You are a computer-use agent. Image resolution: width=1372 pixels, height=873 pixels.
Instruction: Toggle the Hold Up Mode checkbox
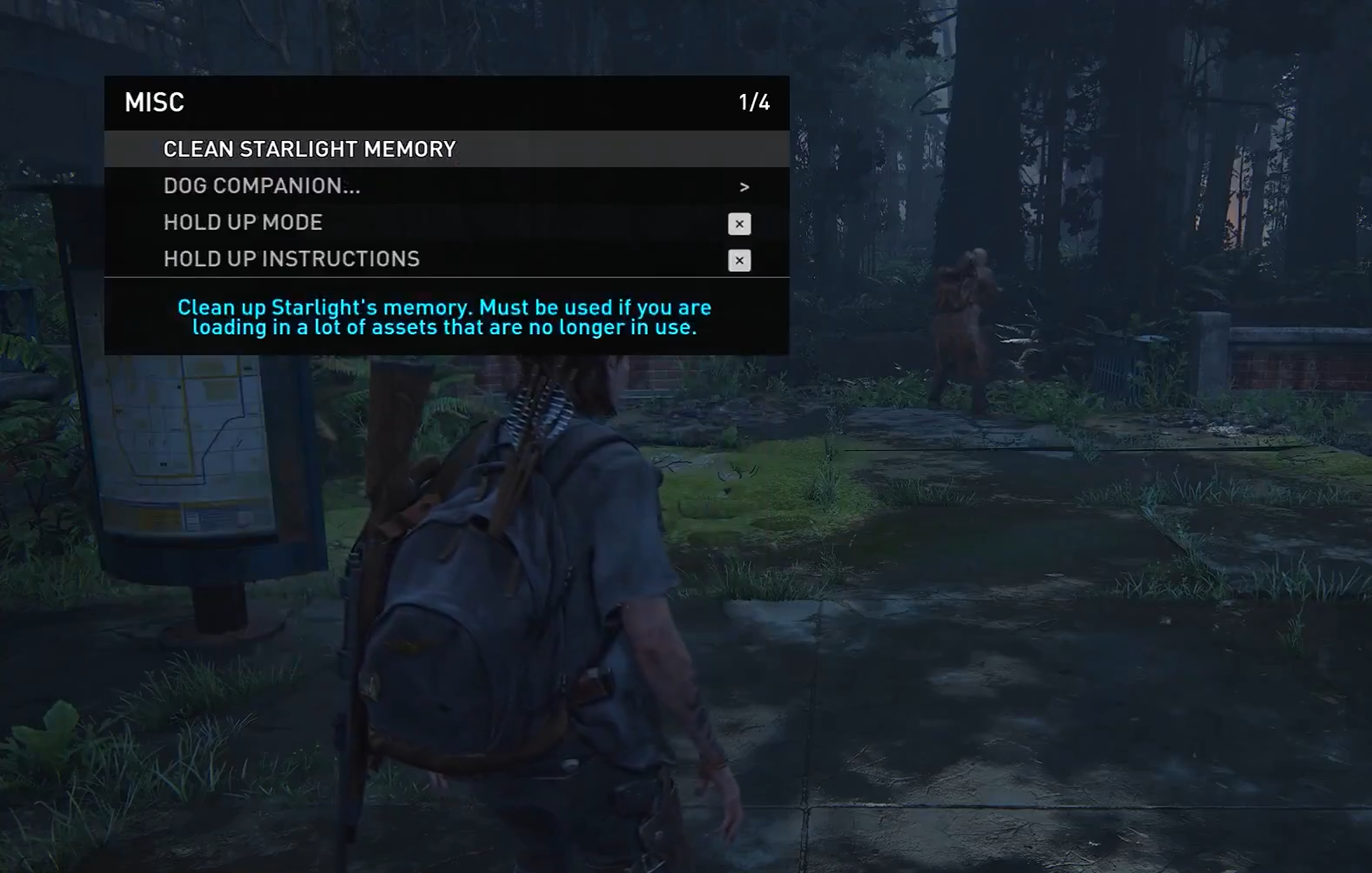coord(739,223)
